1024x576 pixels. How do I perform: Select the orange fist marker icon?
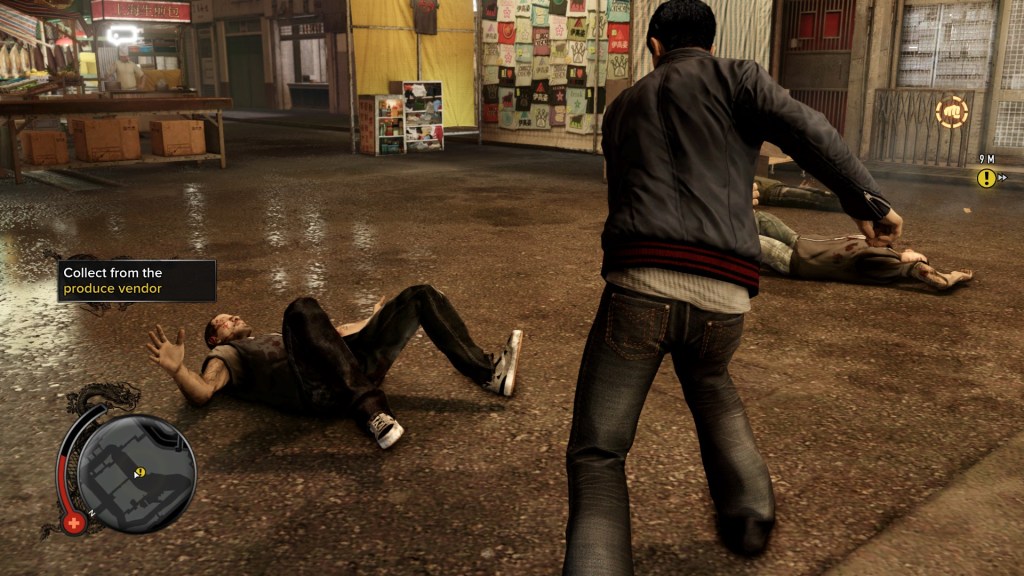[951, 112]
